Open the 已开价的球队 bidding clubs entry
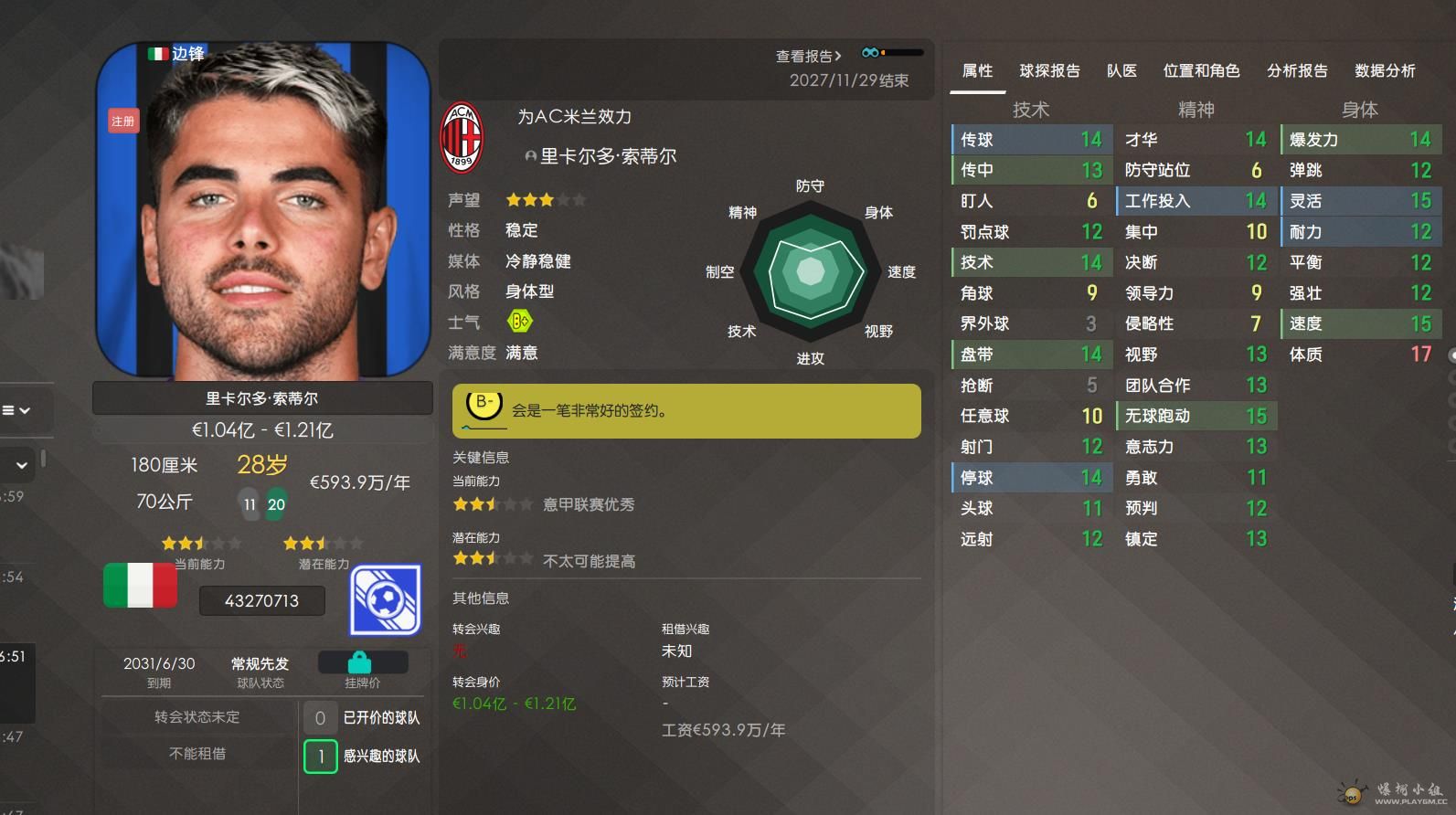Image resolution: width=1456 pixels, height=815 pixels. [x=363, y=717]
